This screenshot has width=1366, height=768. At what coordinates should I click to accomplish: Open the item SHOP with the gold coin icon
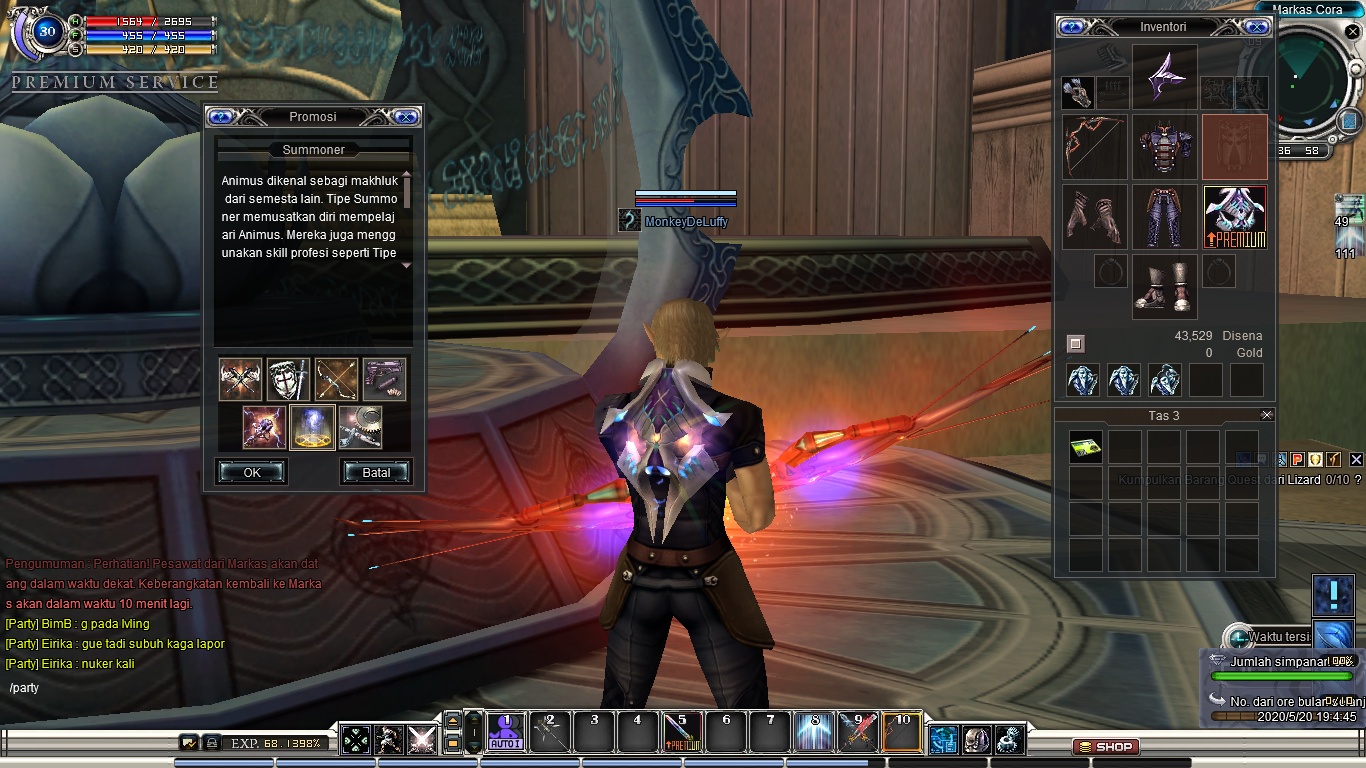[1105, 746]
